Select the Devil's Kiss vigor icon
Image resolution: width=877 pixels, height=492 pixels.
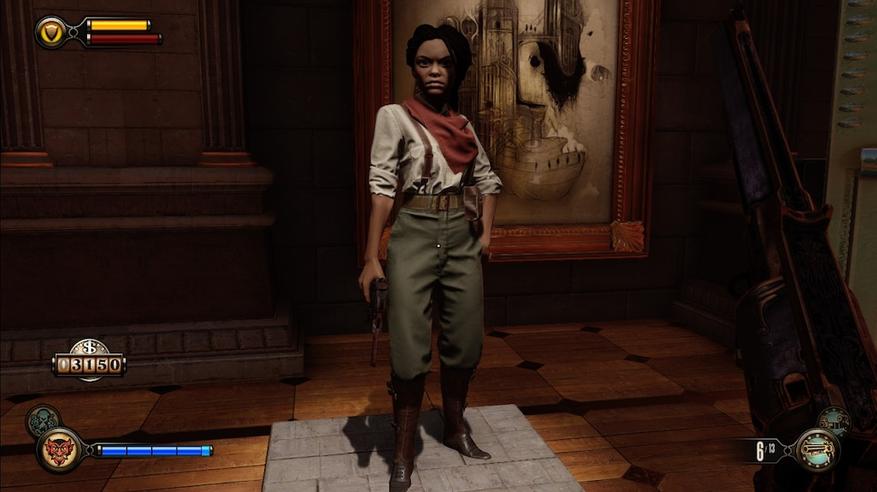coord(60,449)
